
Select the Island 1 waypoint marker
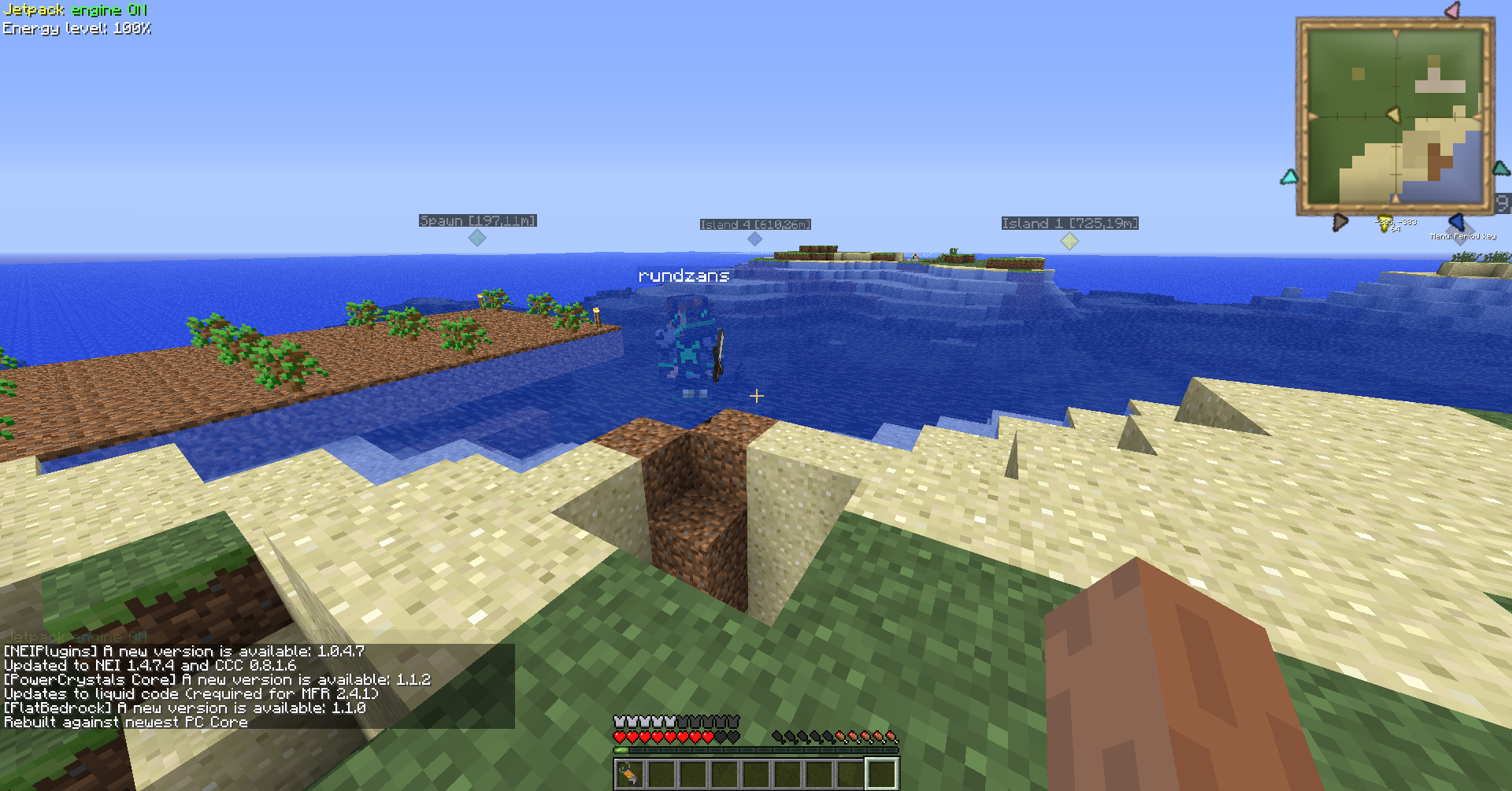pos(1069,241)
